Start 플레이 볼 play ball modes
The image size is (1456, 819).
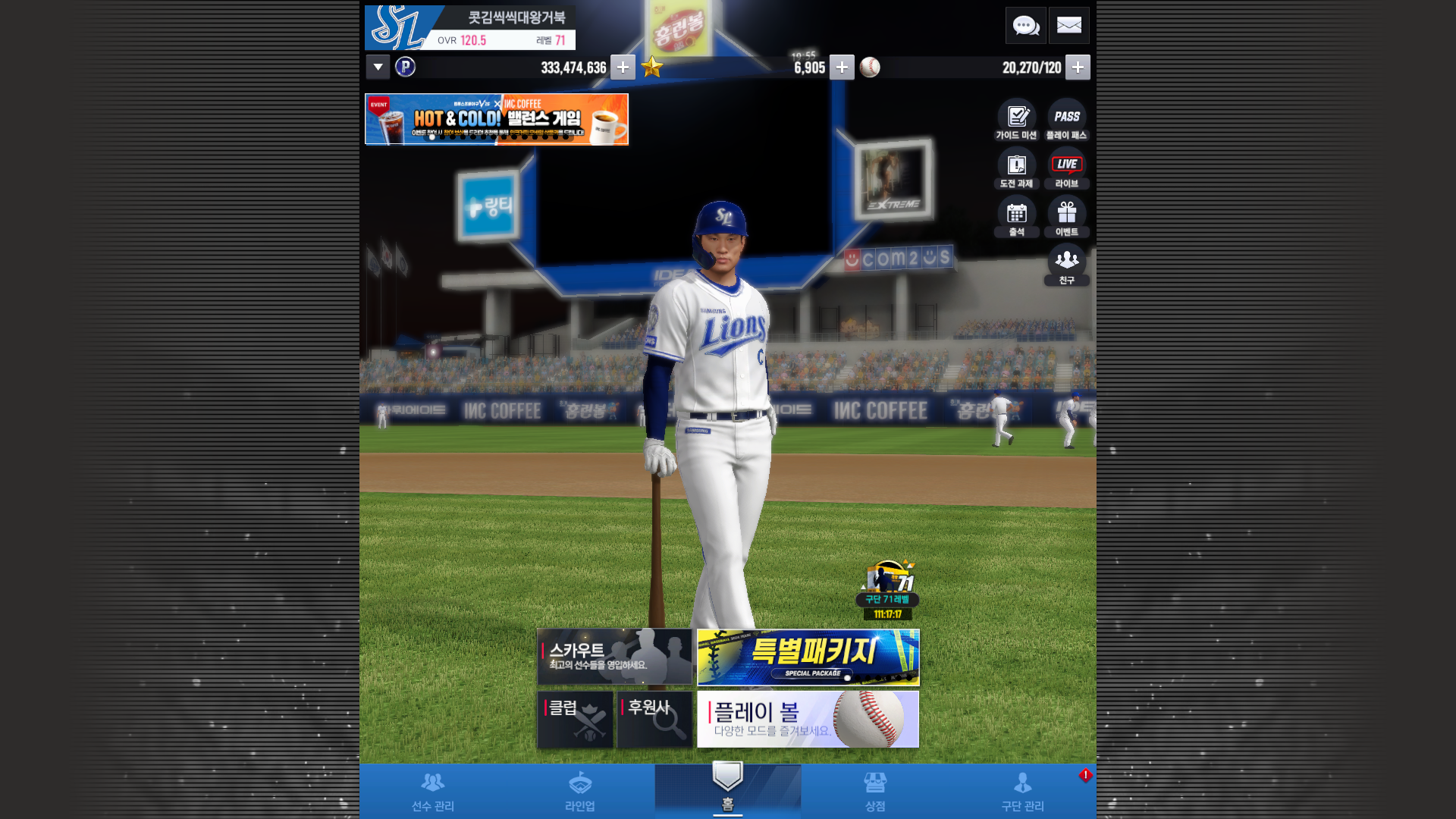(x=808, y=719)
